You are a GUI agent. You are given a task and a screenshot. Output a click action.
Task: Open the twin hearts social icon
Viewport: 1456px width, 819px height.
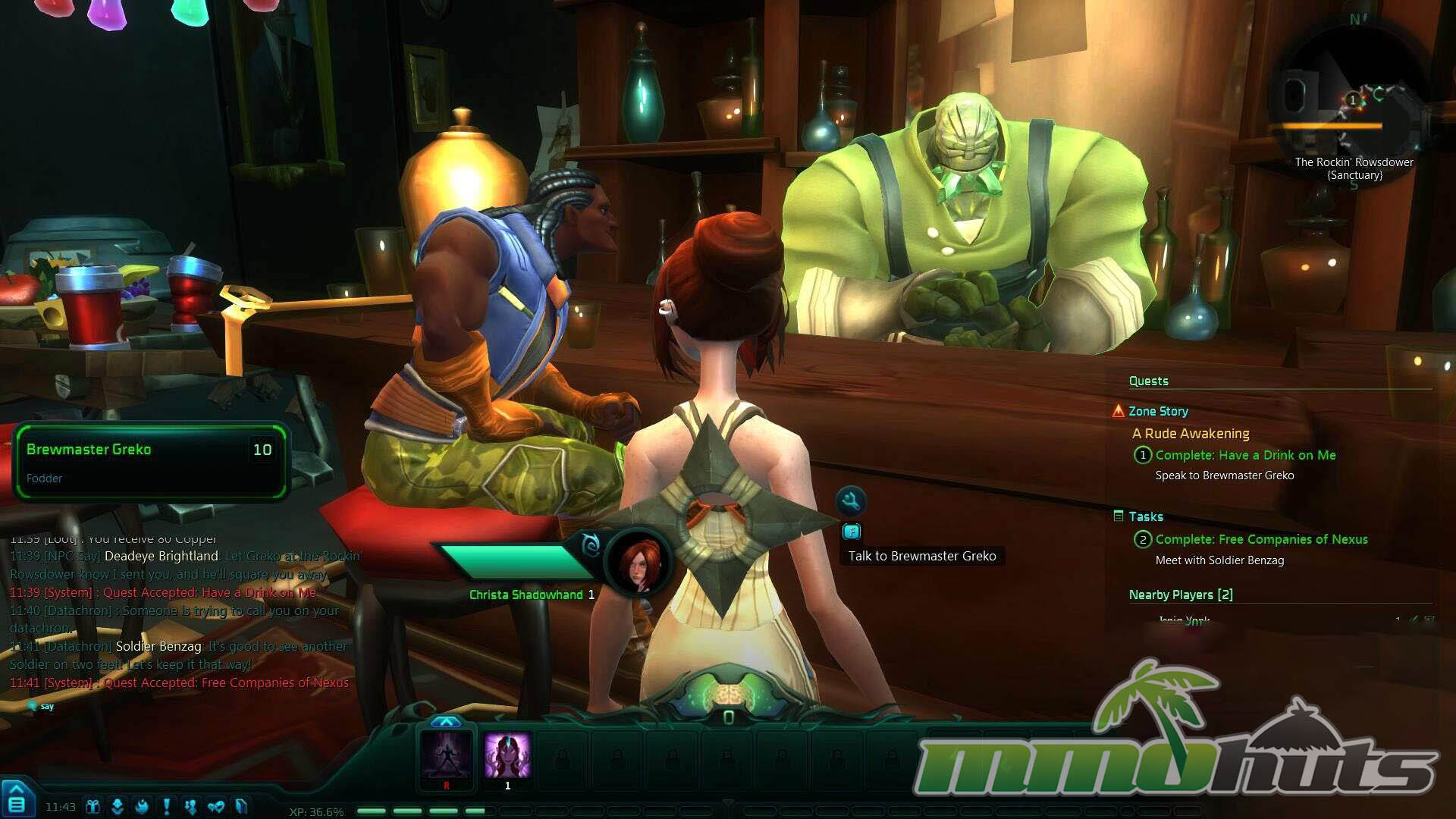pyautogui.click(x=215, y=807)
